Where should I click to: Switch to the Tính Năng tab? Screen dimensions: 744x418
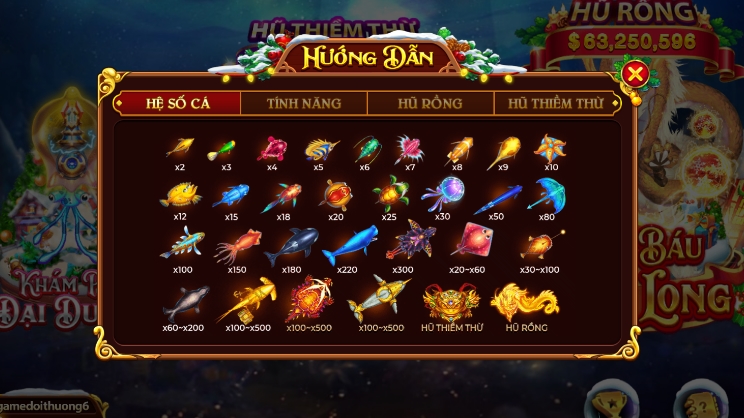304,103
